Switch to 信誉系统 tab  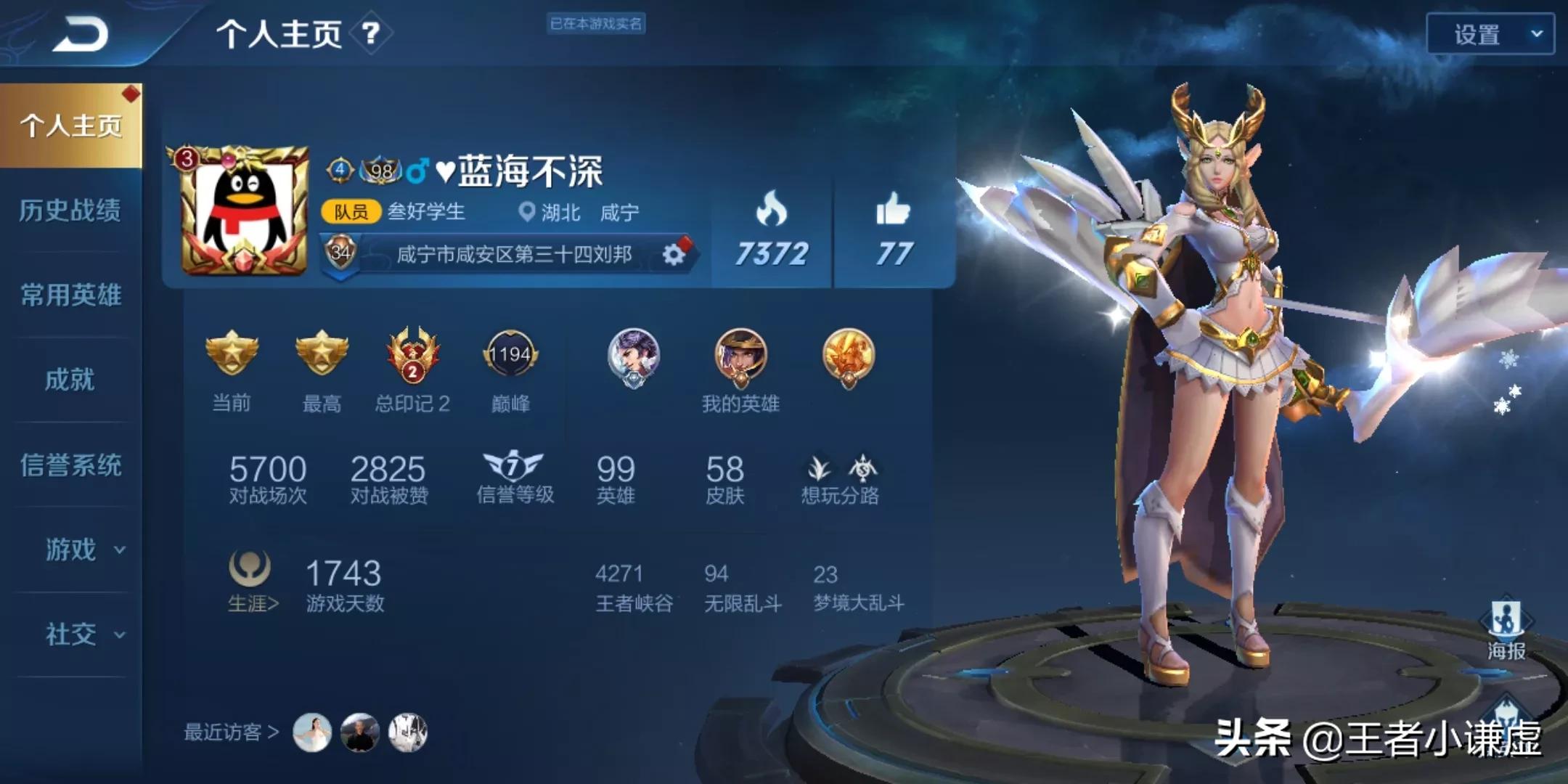(70, 465)
